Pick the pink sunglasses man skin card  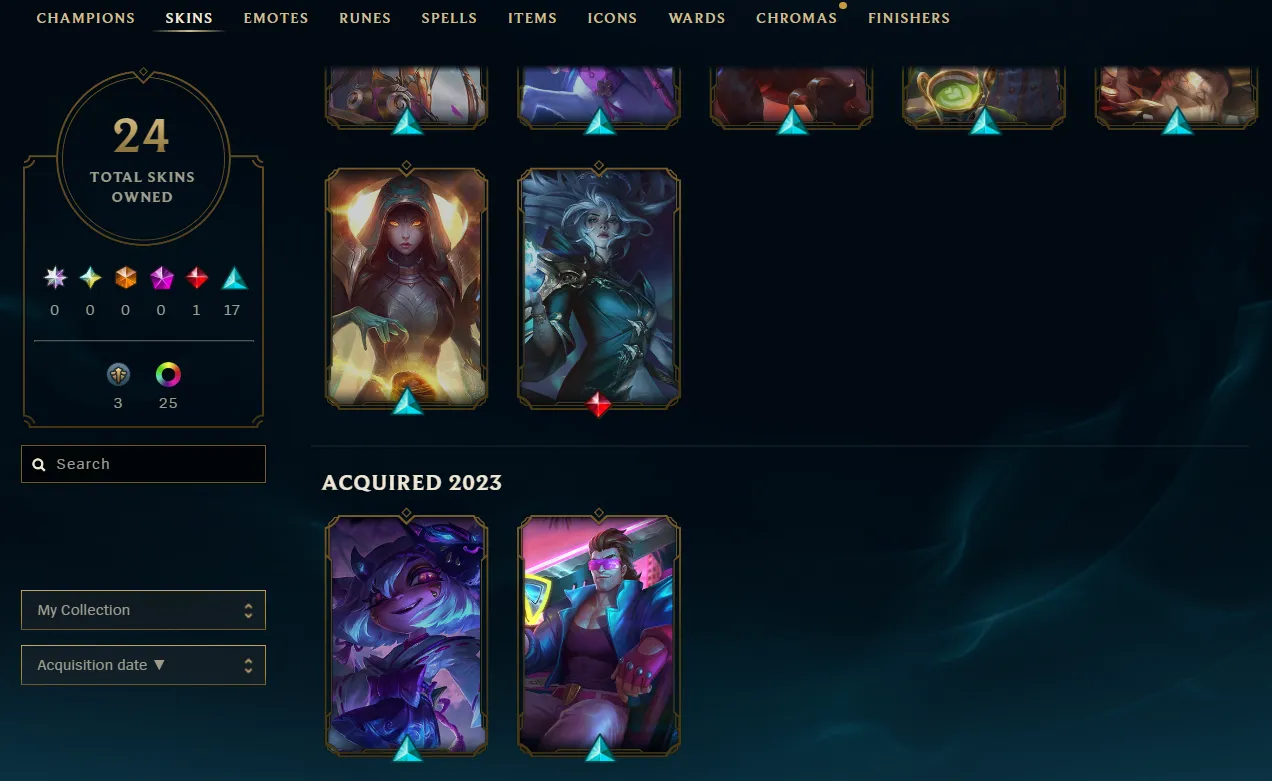click(599, 632)
